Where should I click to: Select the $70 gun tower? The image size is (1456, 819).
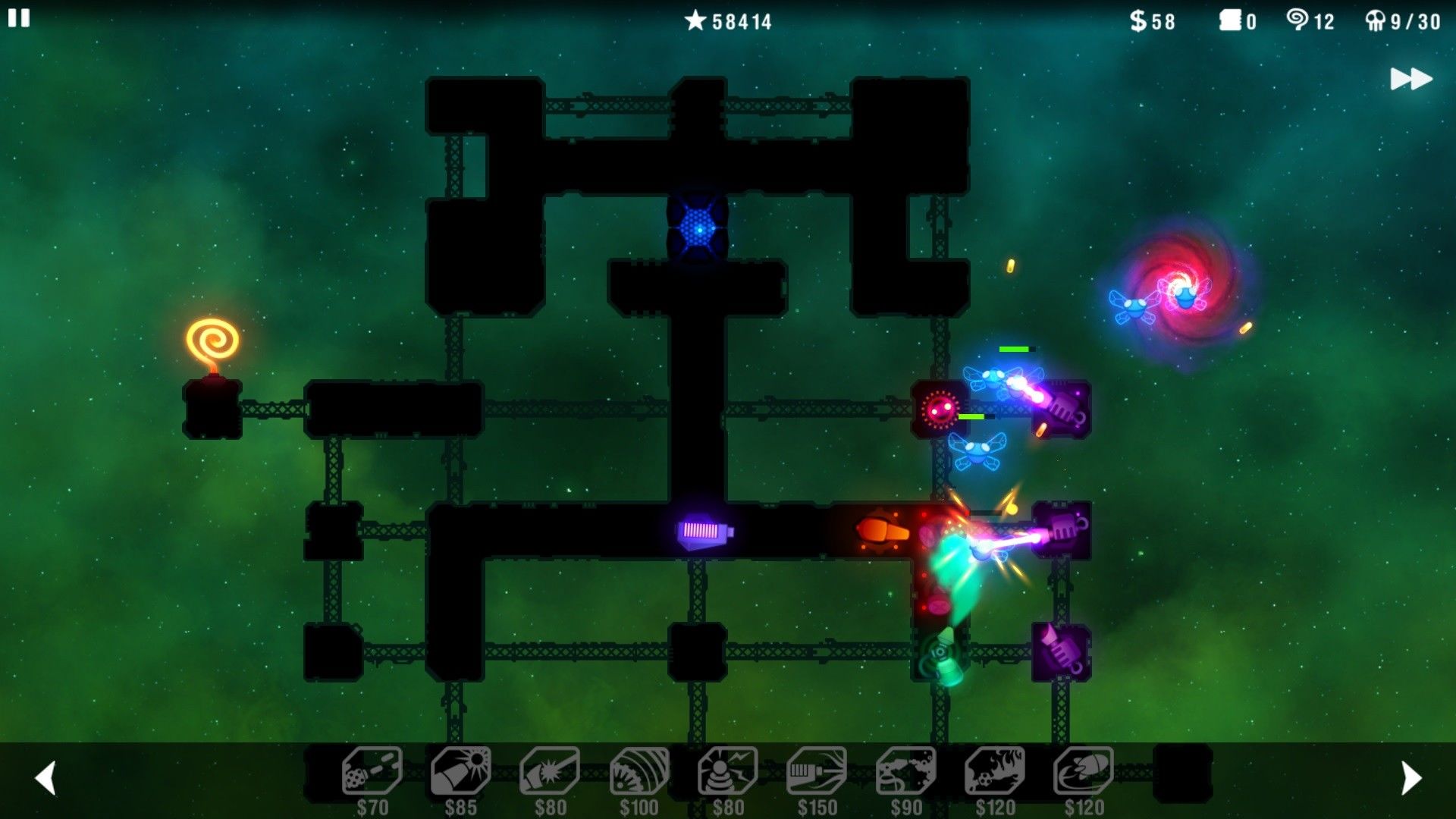point(372,771)
